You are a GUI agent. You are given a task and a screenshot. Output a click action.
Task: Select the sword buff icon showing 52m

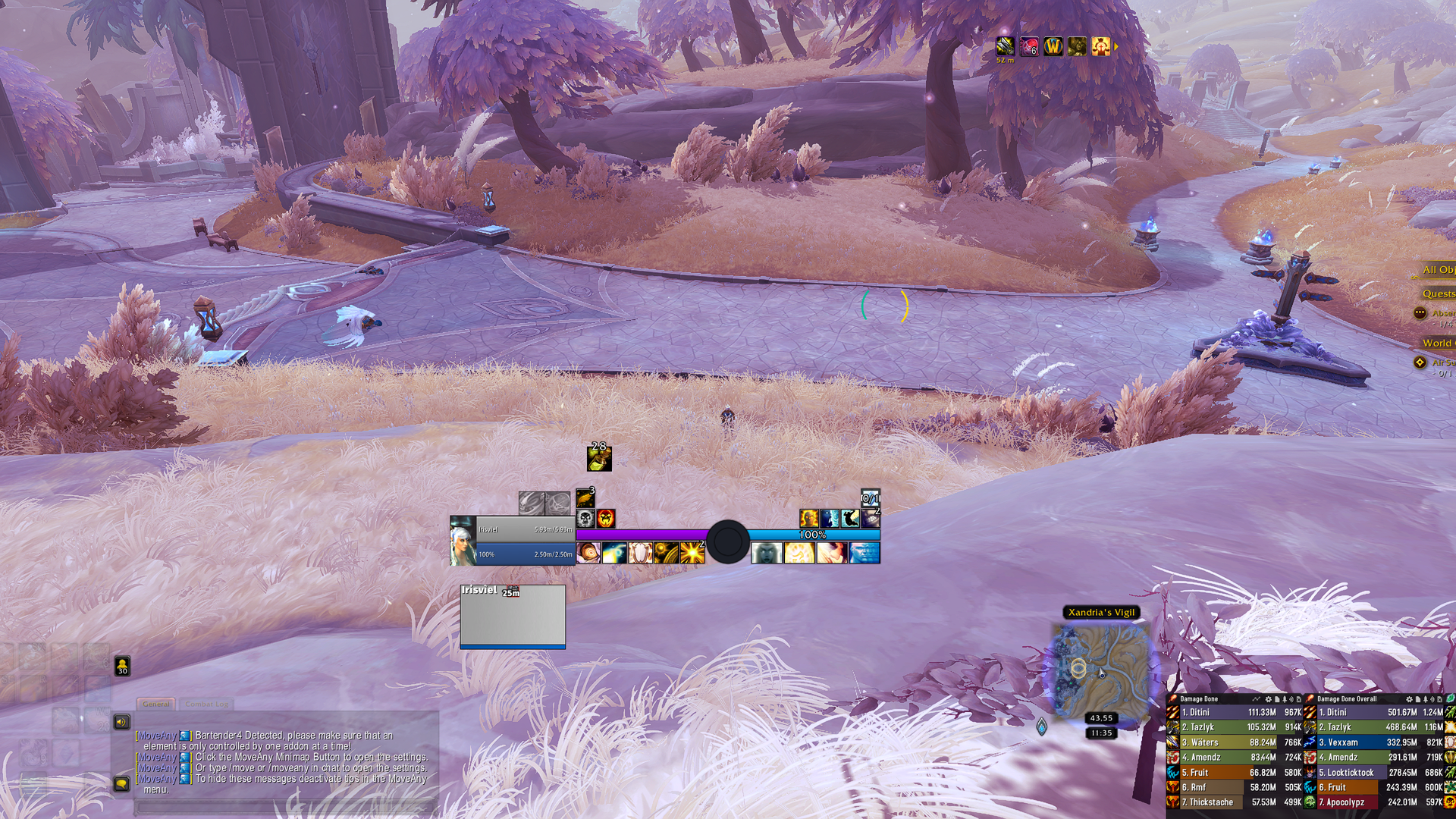tap(1006, 47)
